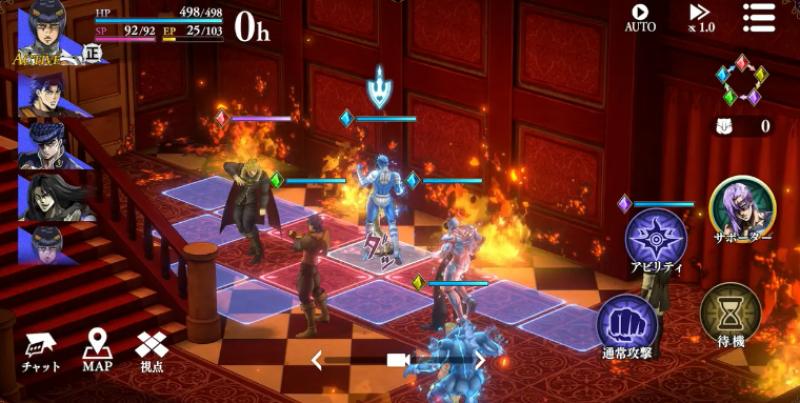Image resolution: width=800 pixels, height=403 pixels.
Task: Show the elemental affinity diagram
Action: (742, 80)
